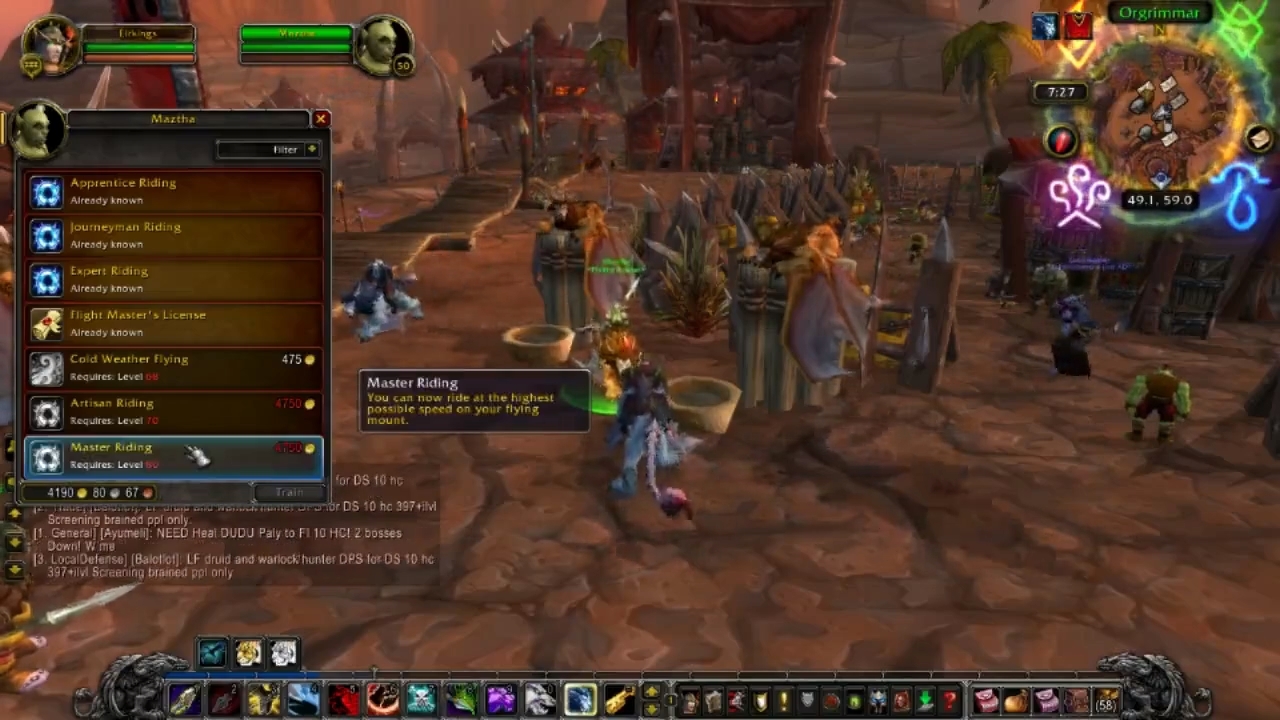Open the red question mark help button
Screen dimensions: 1280x720
pyautogui.click(x=950, y=700)
